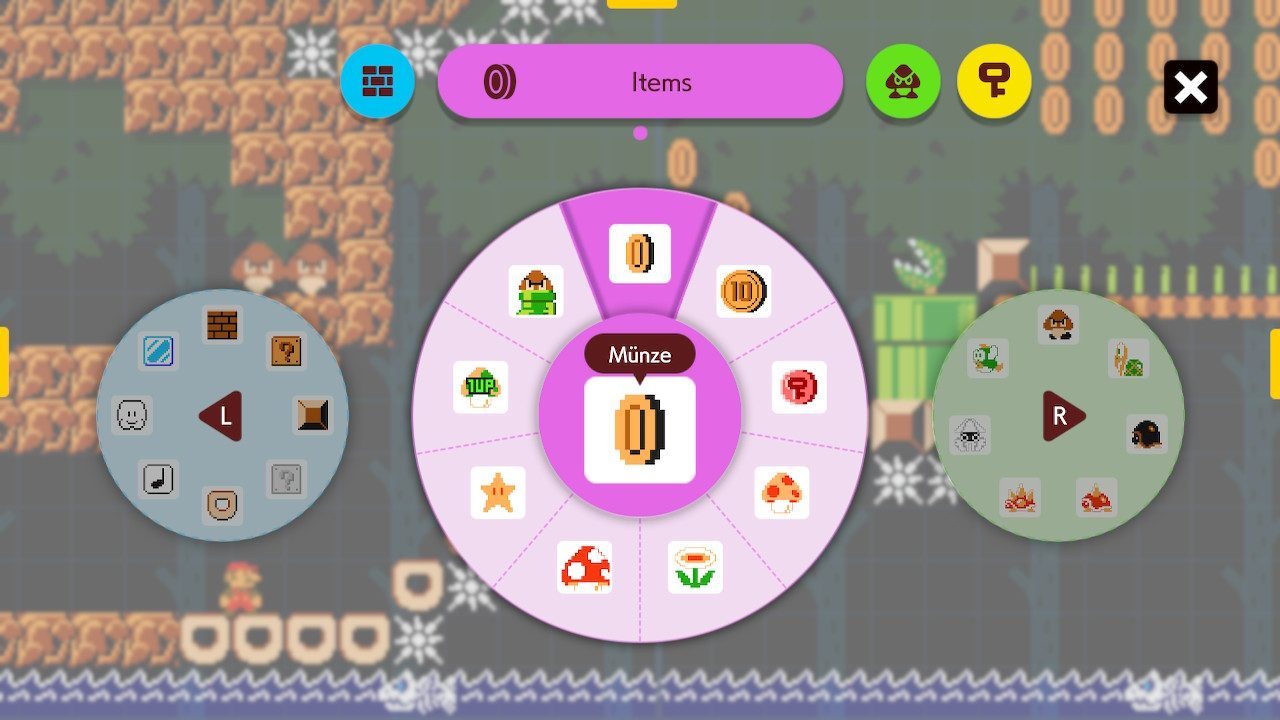Switch to the yellow key gizmos category
1280x720 pixels.
[994, 81]
